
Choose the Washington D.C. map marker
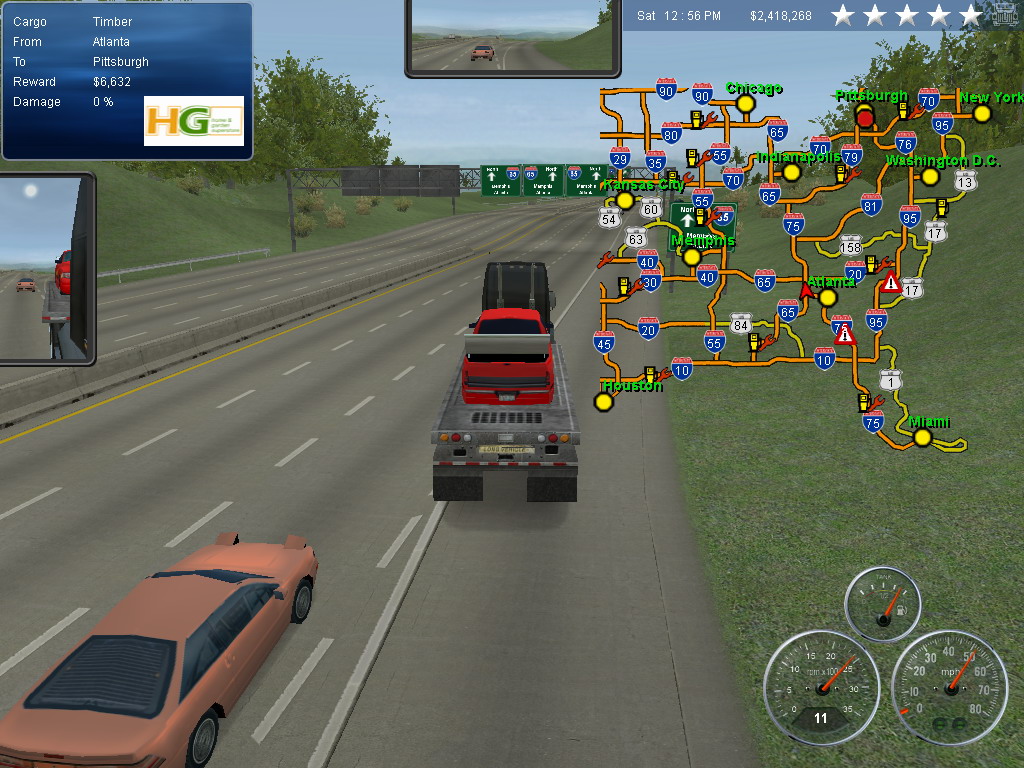pyautogui.click(x=930, y=177)
